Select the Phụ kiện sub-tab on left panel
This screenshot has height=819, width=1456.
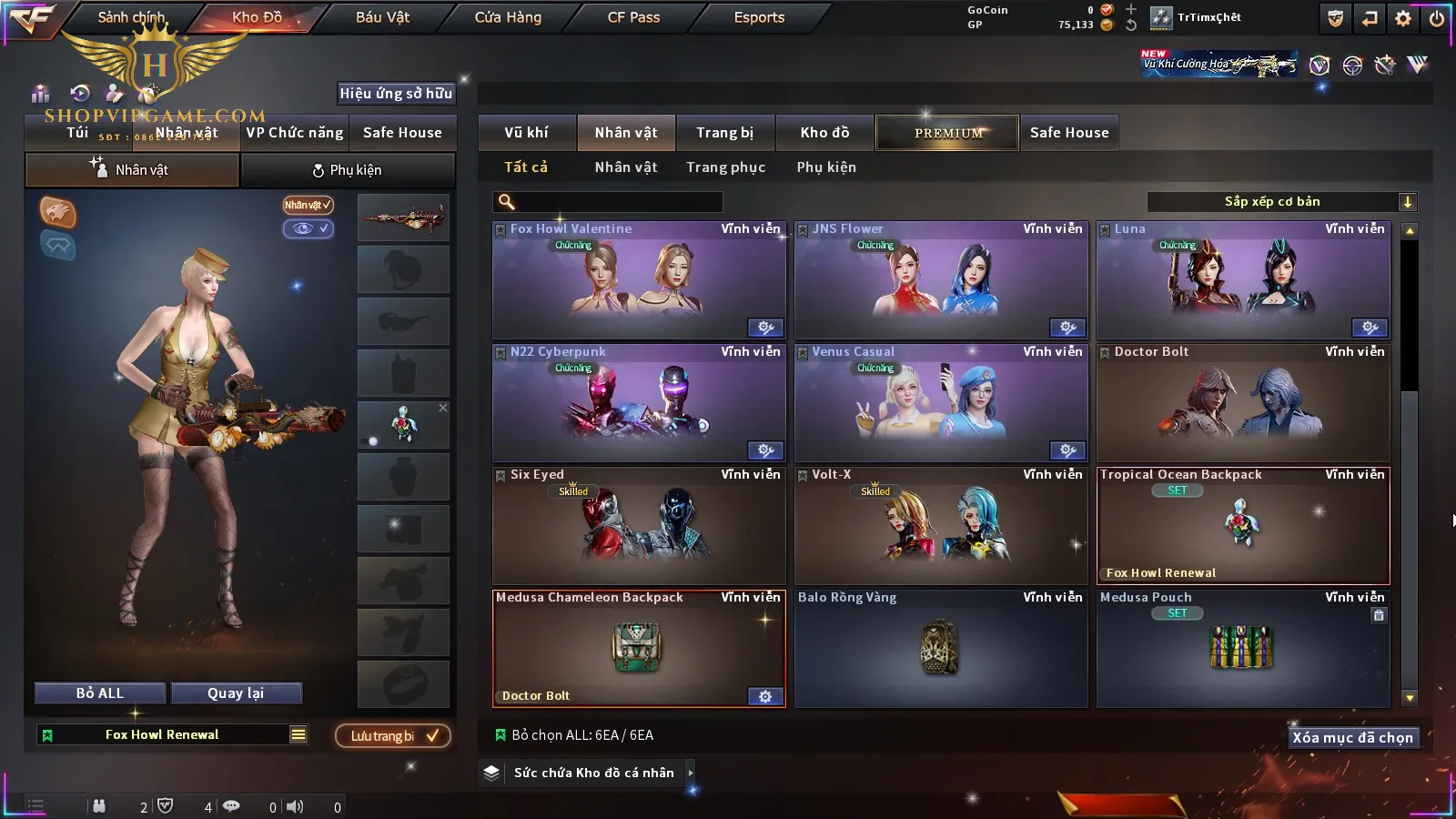[347, 170]
